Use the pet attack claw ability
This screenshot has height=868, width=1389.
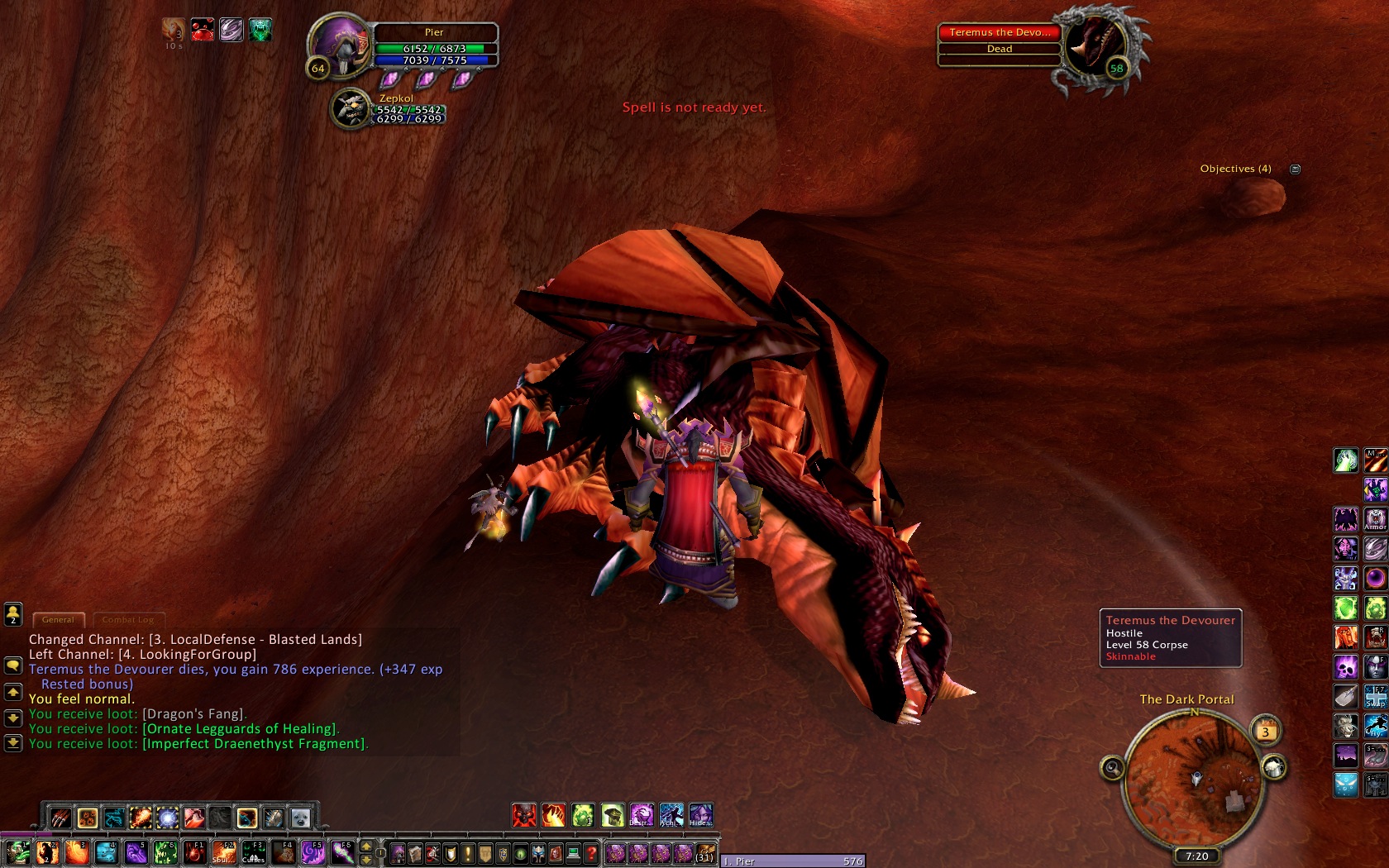pos(60,818)
